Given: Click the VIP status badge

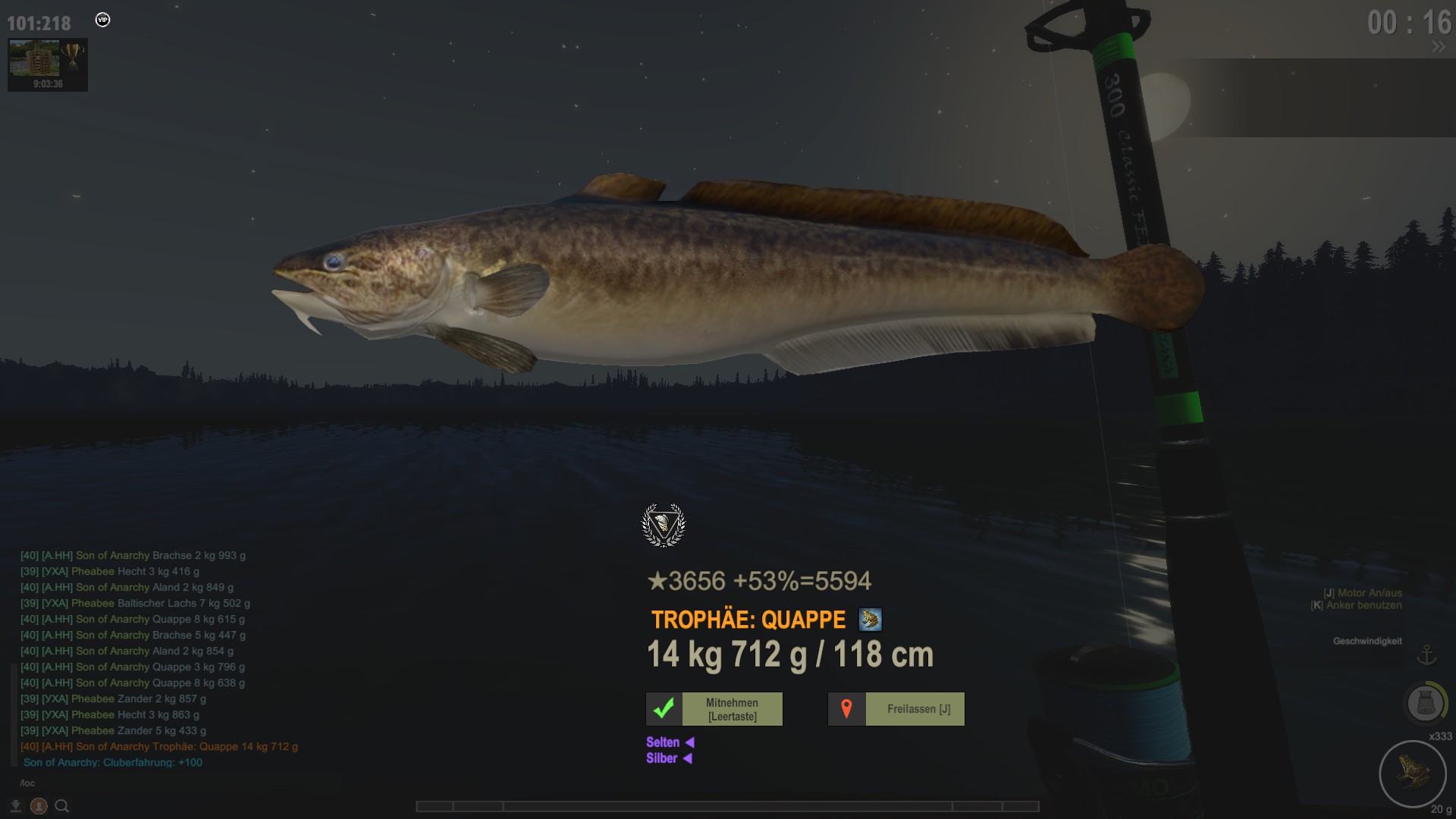Looking at the screenshot, I should [x=103, y=20].
